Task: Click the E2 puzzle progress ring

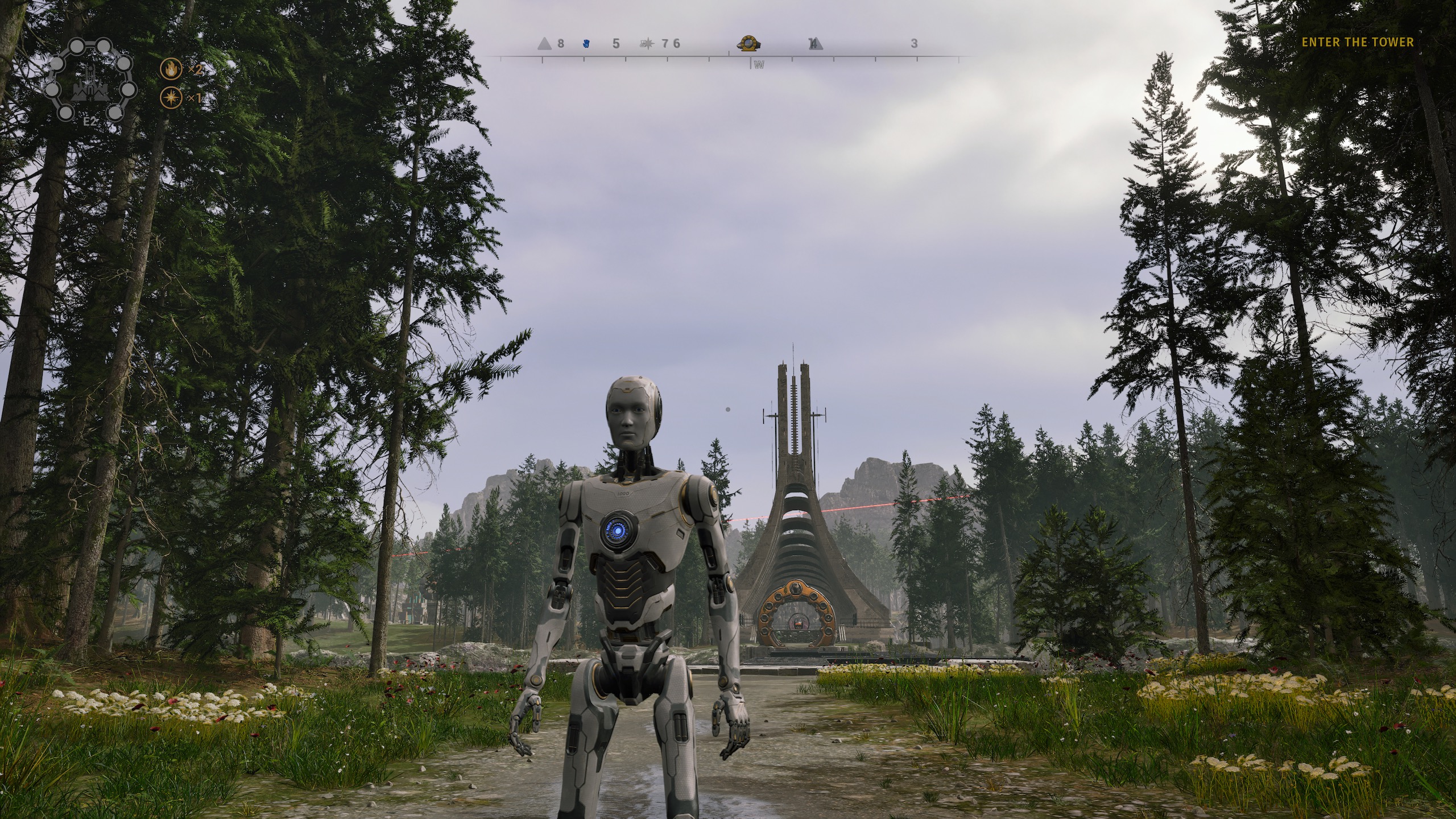Action: [90, 81]
